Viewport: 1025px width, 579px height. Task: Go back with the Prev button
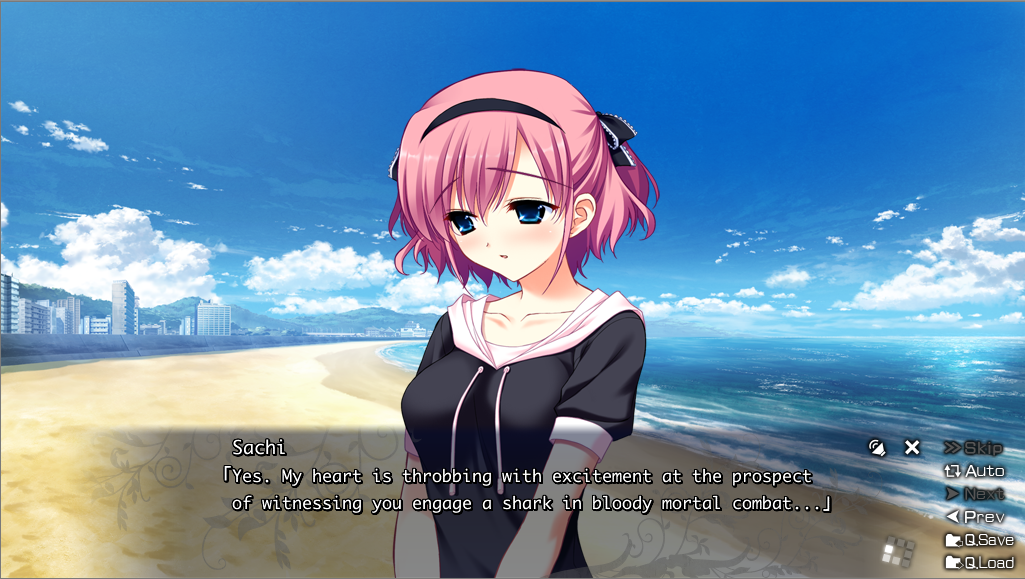tap(975, 517)
